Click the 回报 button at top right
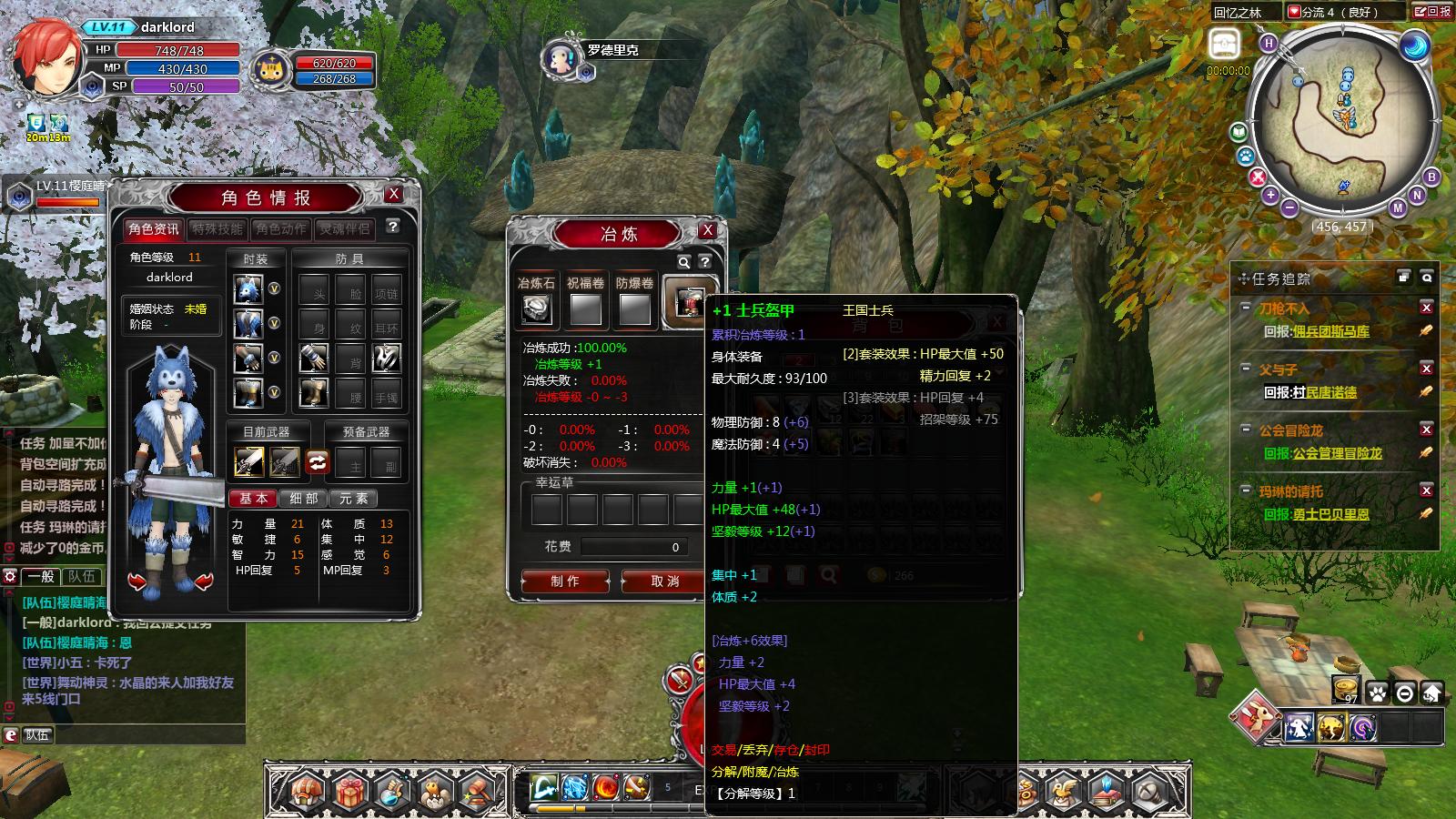Screen dimensions: 1456x819 (x=1433, y=11)
